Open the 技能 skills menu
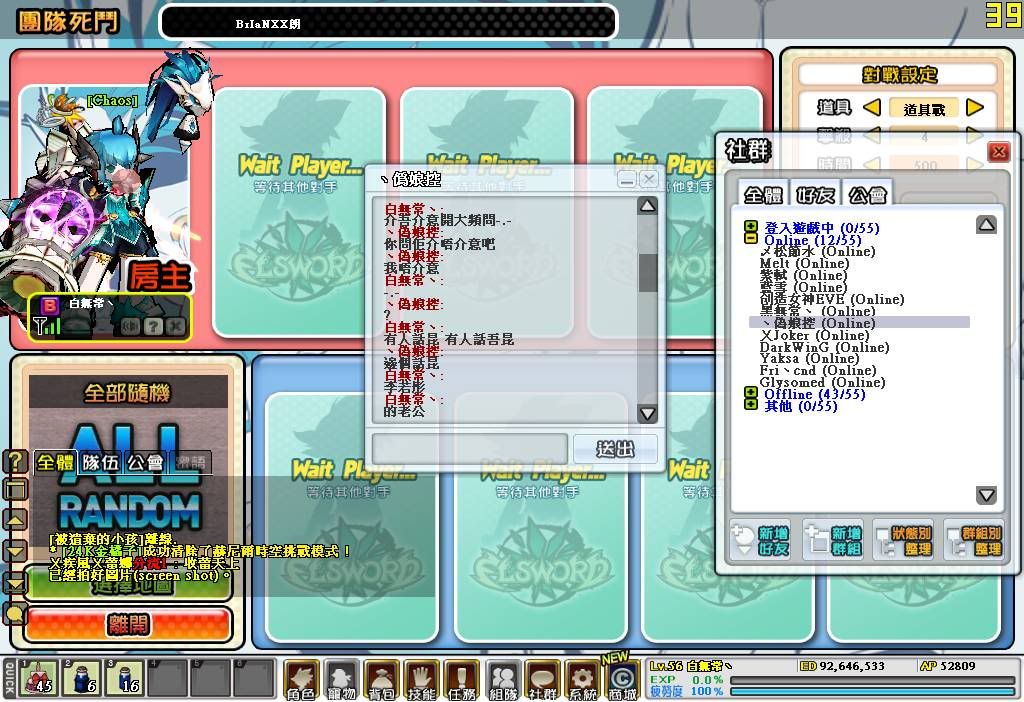 (422, 679)
